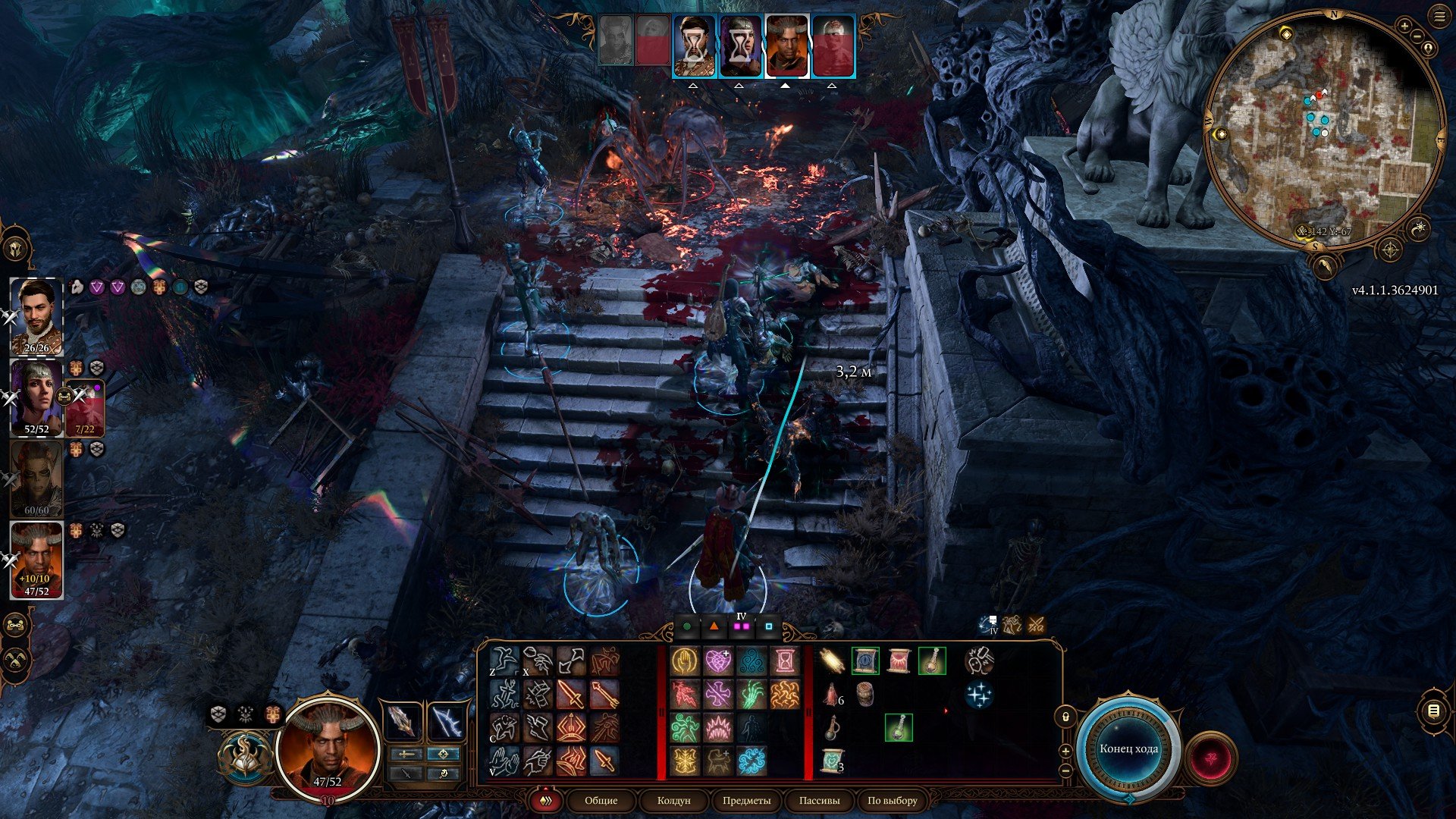Zoom in the minimap with plus button
The height and width of the screenshot is (819, 1456).
[x=1404, y=27]
